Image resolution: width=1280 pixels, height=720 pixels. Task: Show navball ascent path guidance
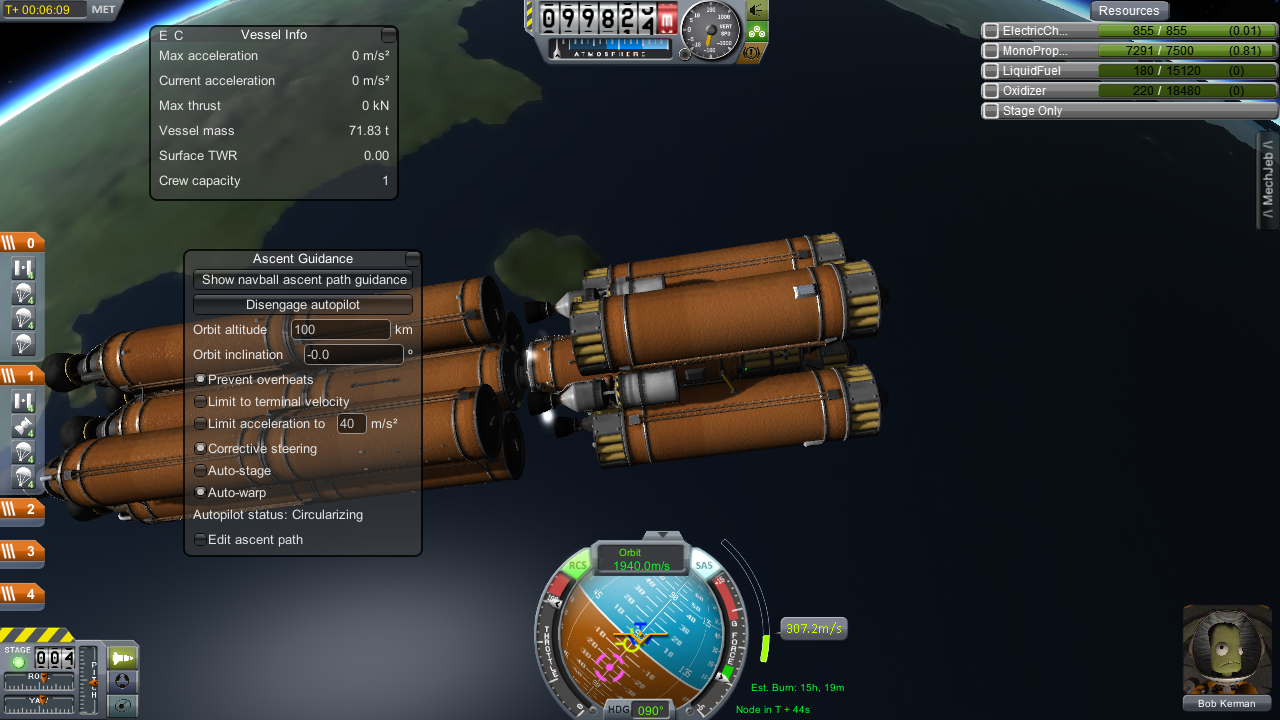click(x=303, y=280)
